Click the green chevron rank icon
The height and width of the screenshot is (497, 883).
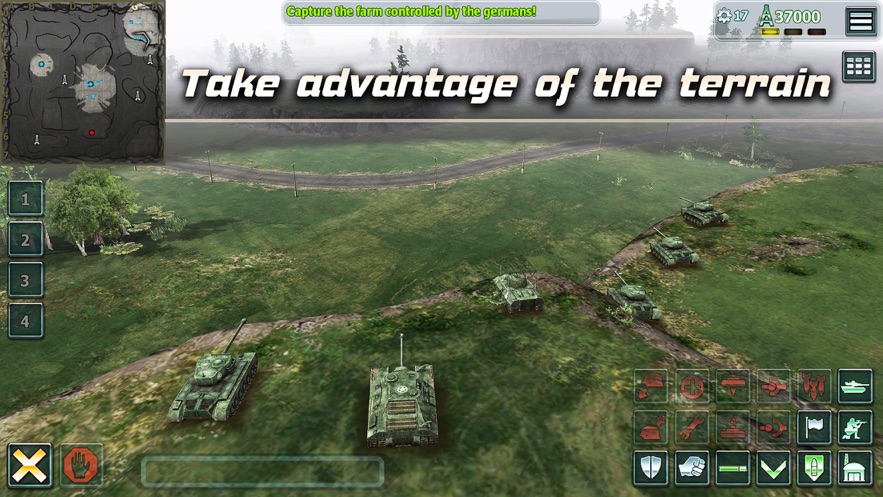(x=773, y=468)
